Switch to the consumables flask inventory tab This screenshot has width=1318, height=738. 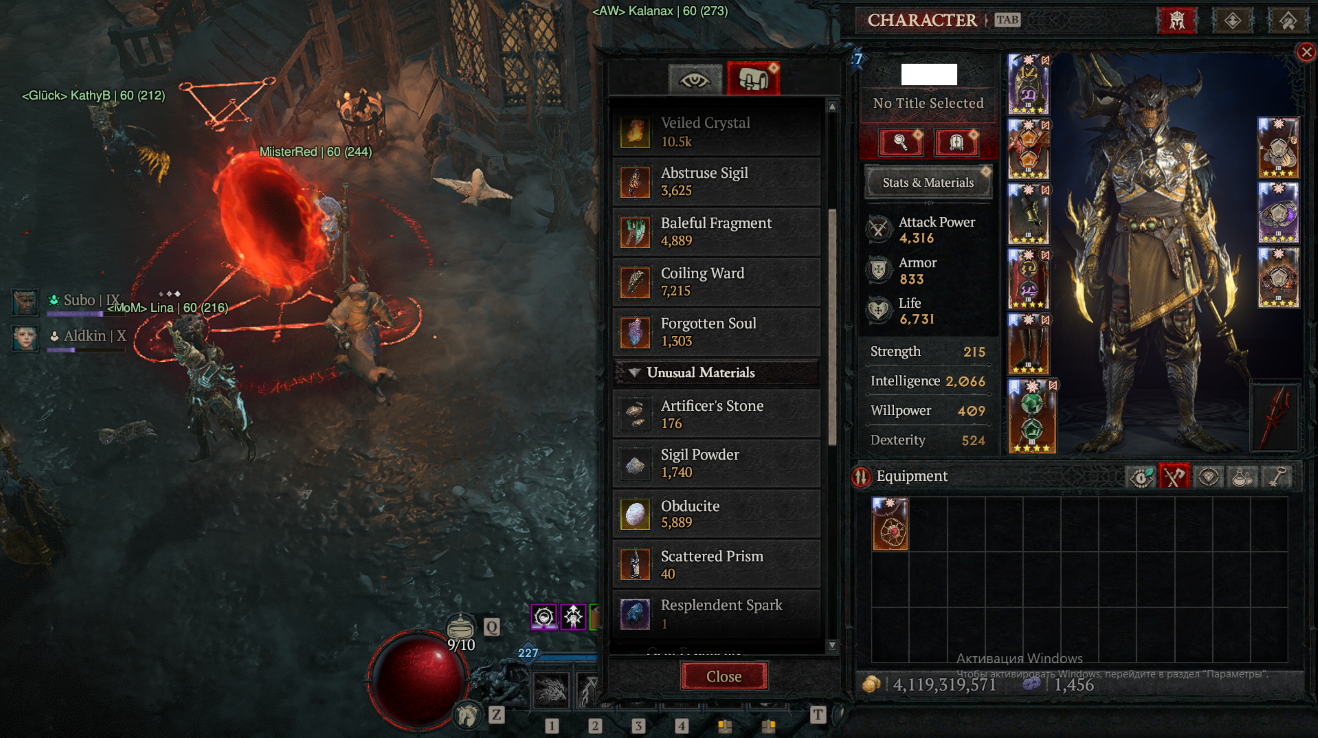(x=1242, y=477)
